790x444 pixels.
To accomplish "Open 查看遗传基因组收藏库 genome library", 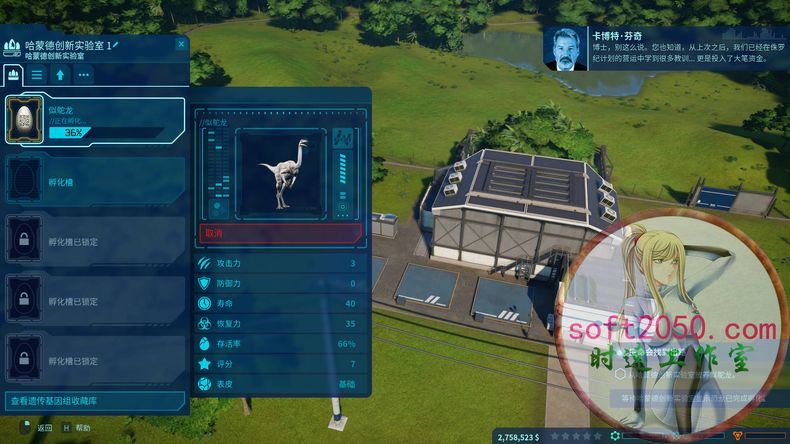I will pos(95,401).
